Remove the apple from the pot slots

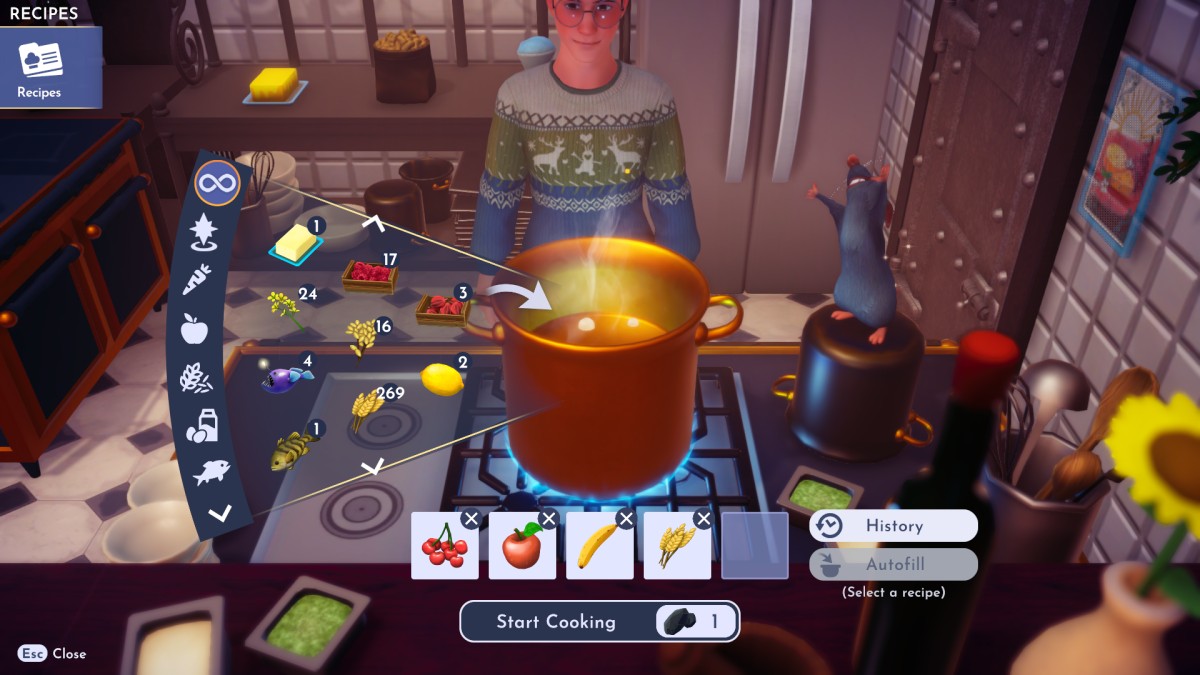tap(548, 519)
